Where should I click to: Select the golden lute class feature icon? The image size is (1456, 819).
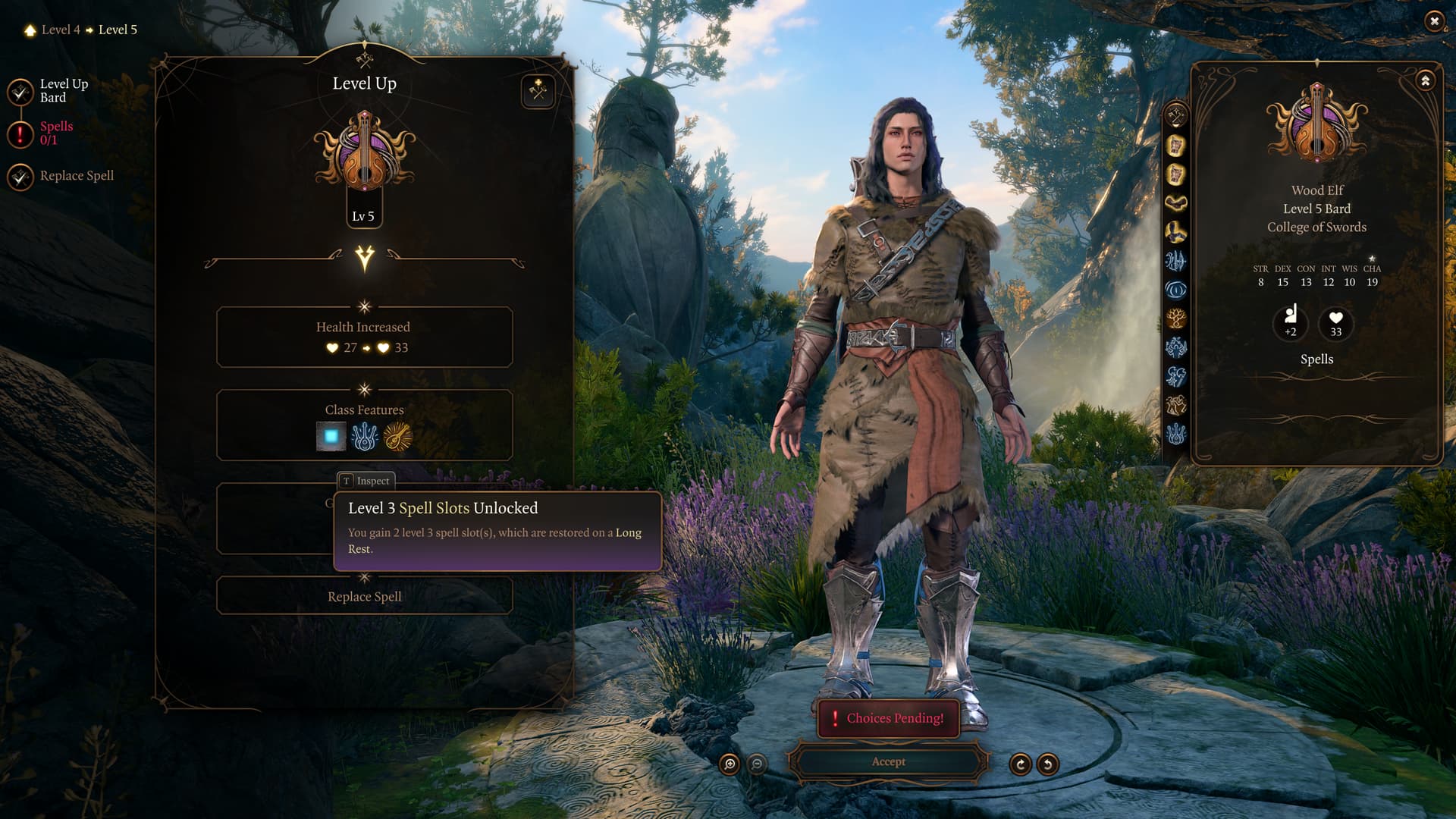pos(398,437)
